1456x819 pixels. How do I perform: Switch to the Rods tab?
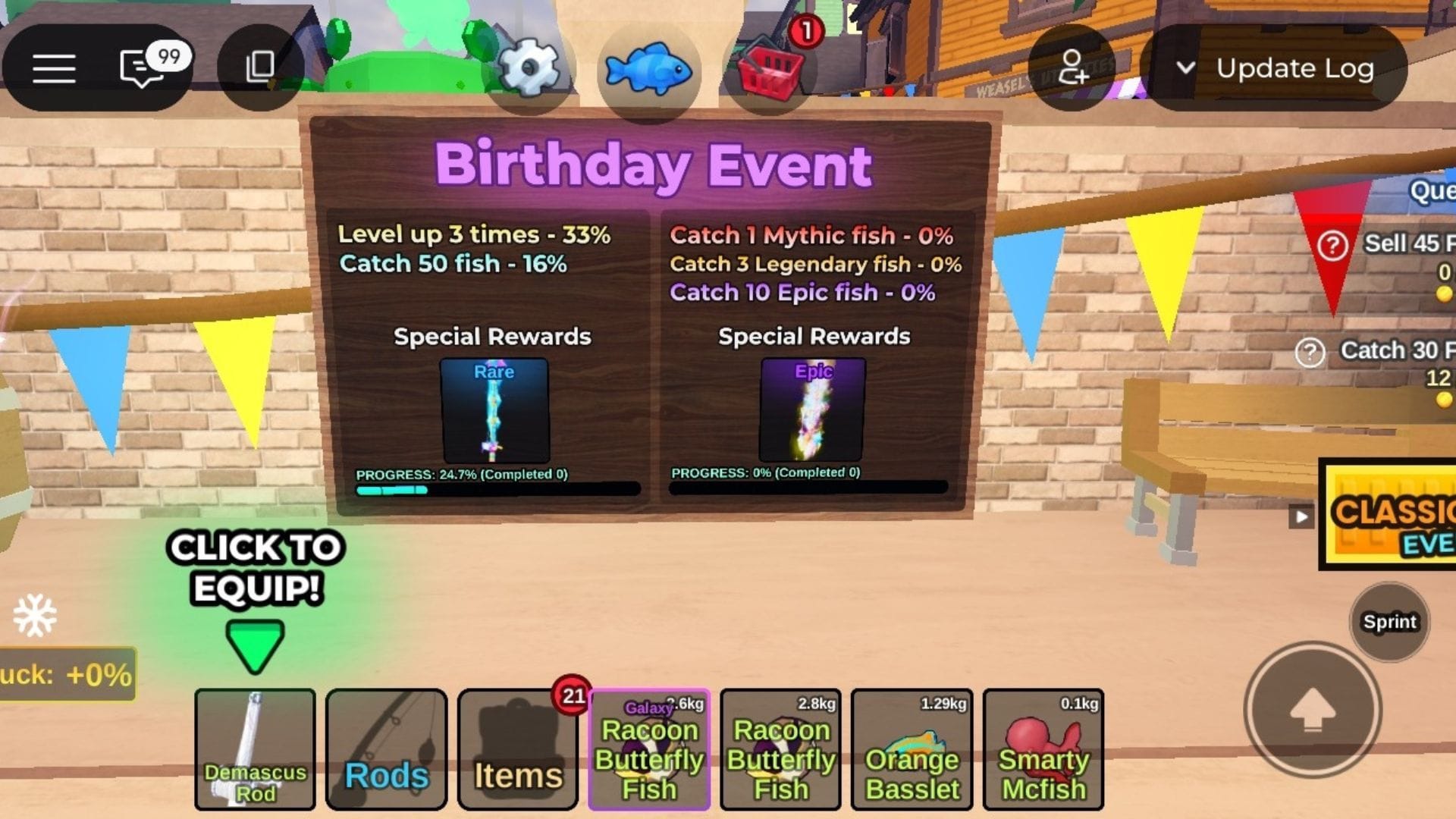pos(385,751)
